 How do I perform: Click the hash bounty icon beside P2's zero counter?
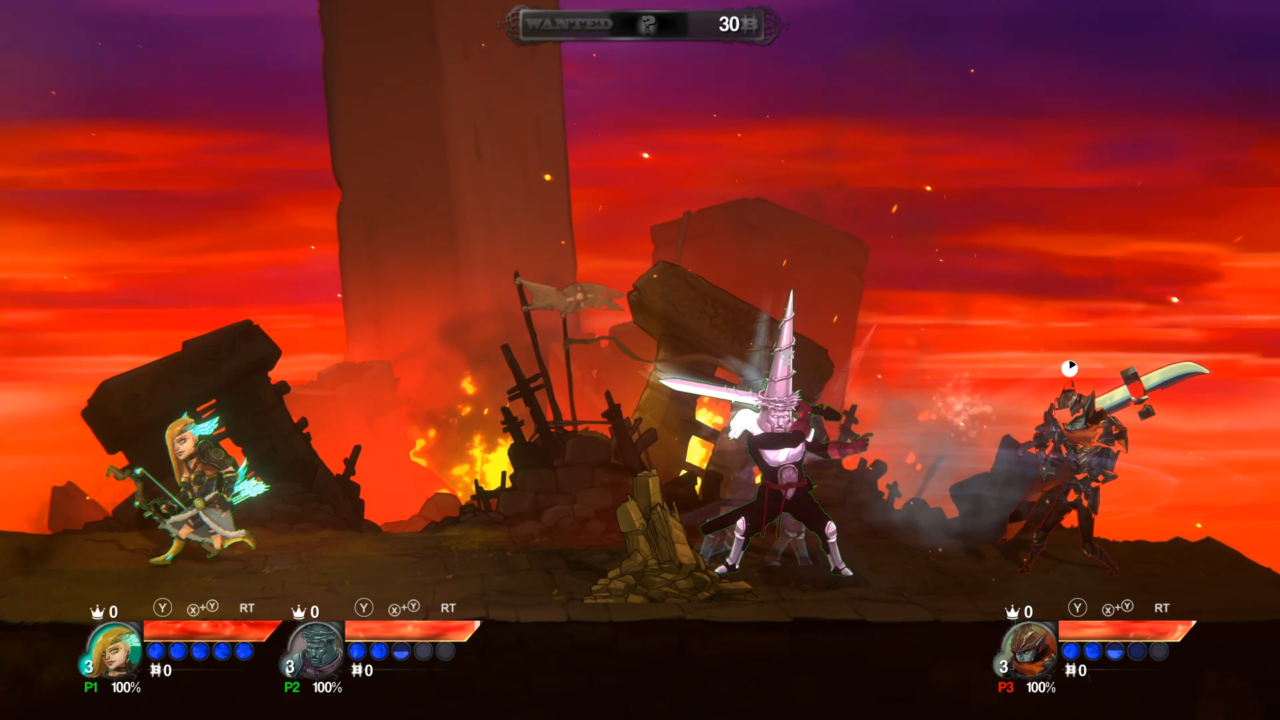pos(358,669)
